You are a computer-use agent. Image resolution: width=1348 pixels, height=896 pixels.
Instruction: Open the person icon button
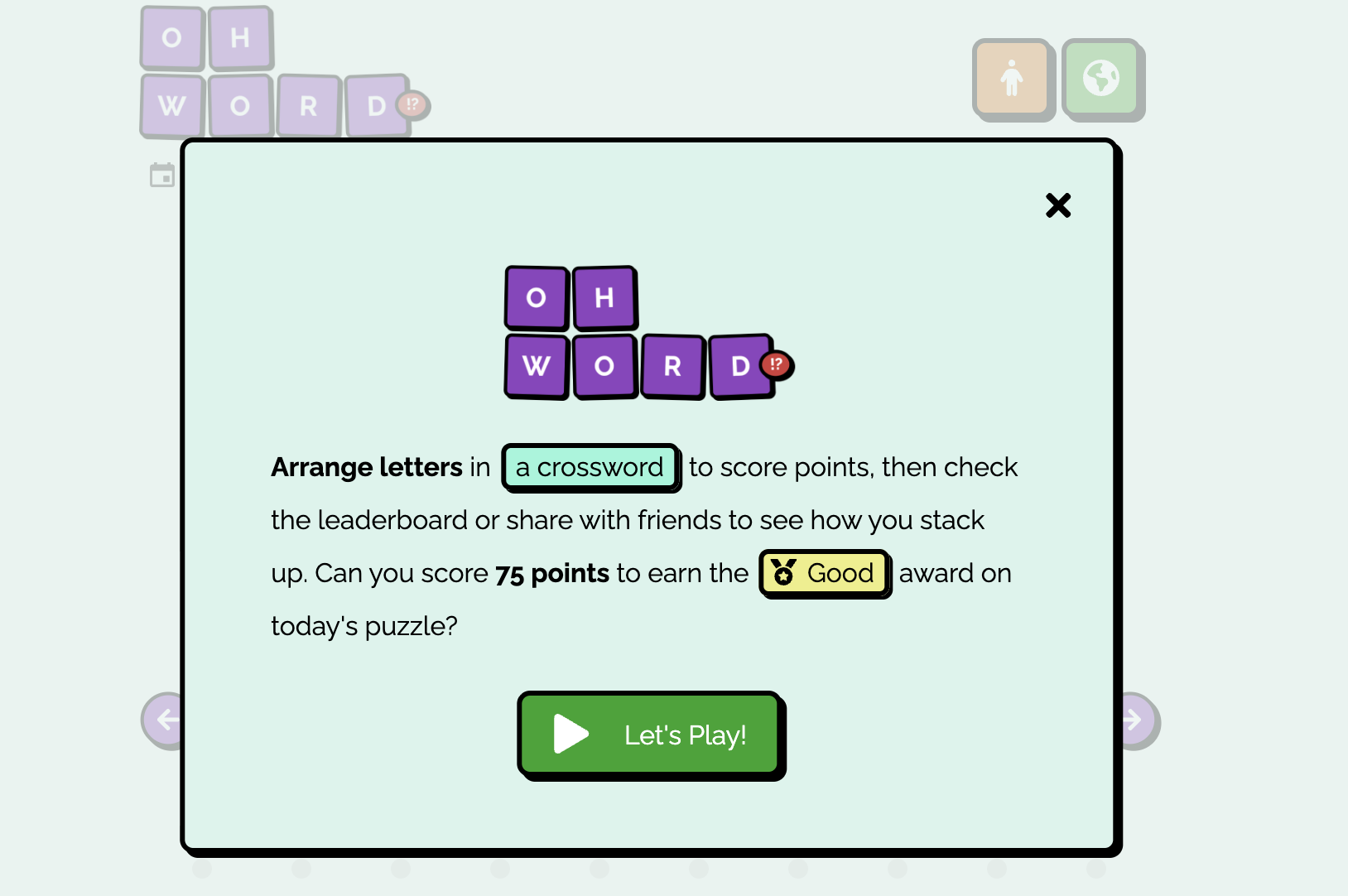click(x=1012, y=79)
